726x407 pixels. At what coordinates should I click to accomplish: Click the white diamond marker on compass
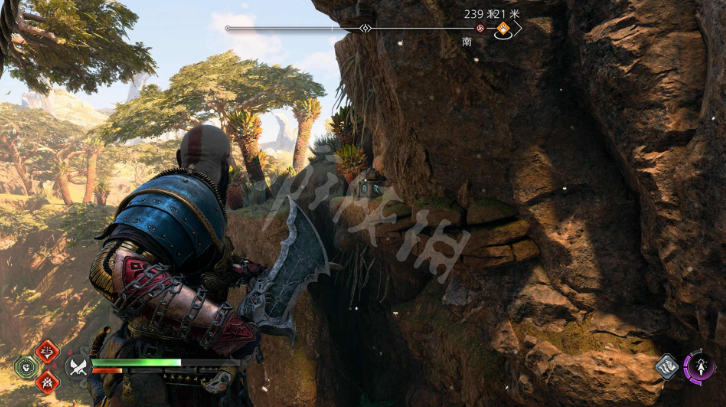tap(365, 28)
